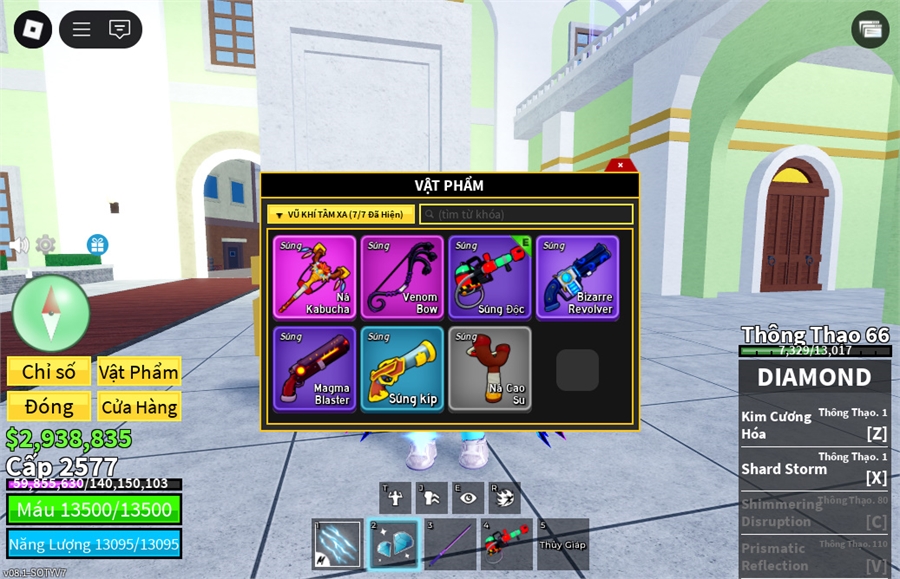This screenshot has height=579, width=900.
Task: Select the equipped Súng Độc slot
Action: click(490, 277)
